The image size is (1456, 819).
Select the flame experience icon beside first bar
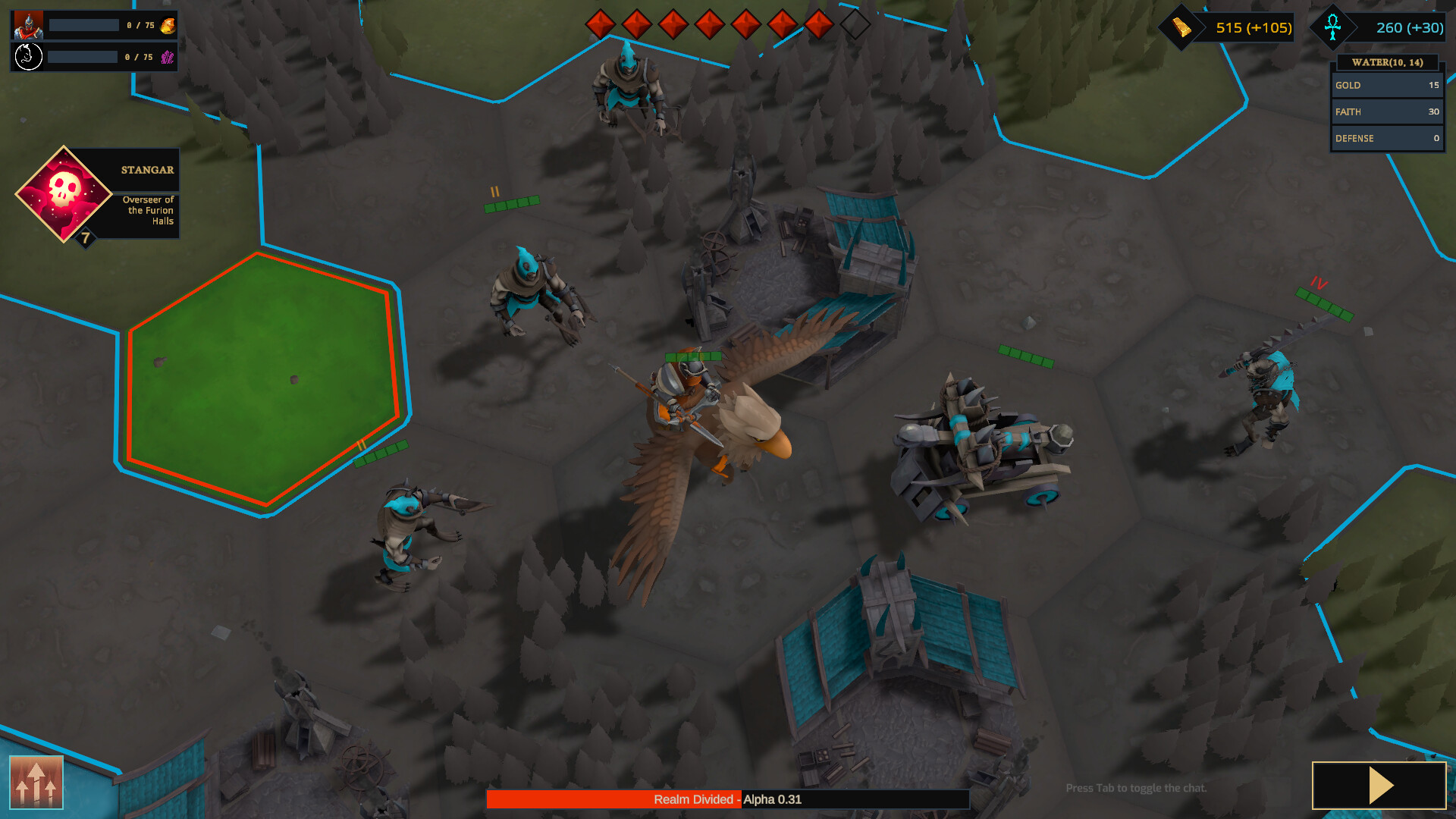pyautogui.click(x=167, y=24)
